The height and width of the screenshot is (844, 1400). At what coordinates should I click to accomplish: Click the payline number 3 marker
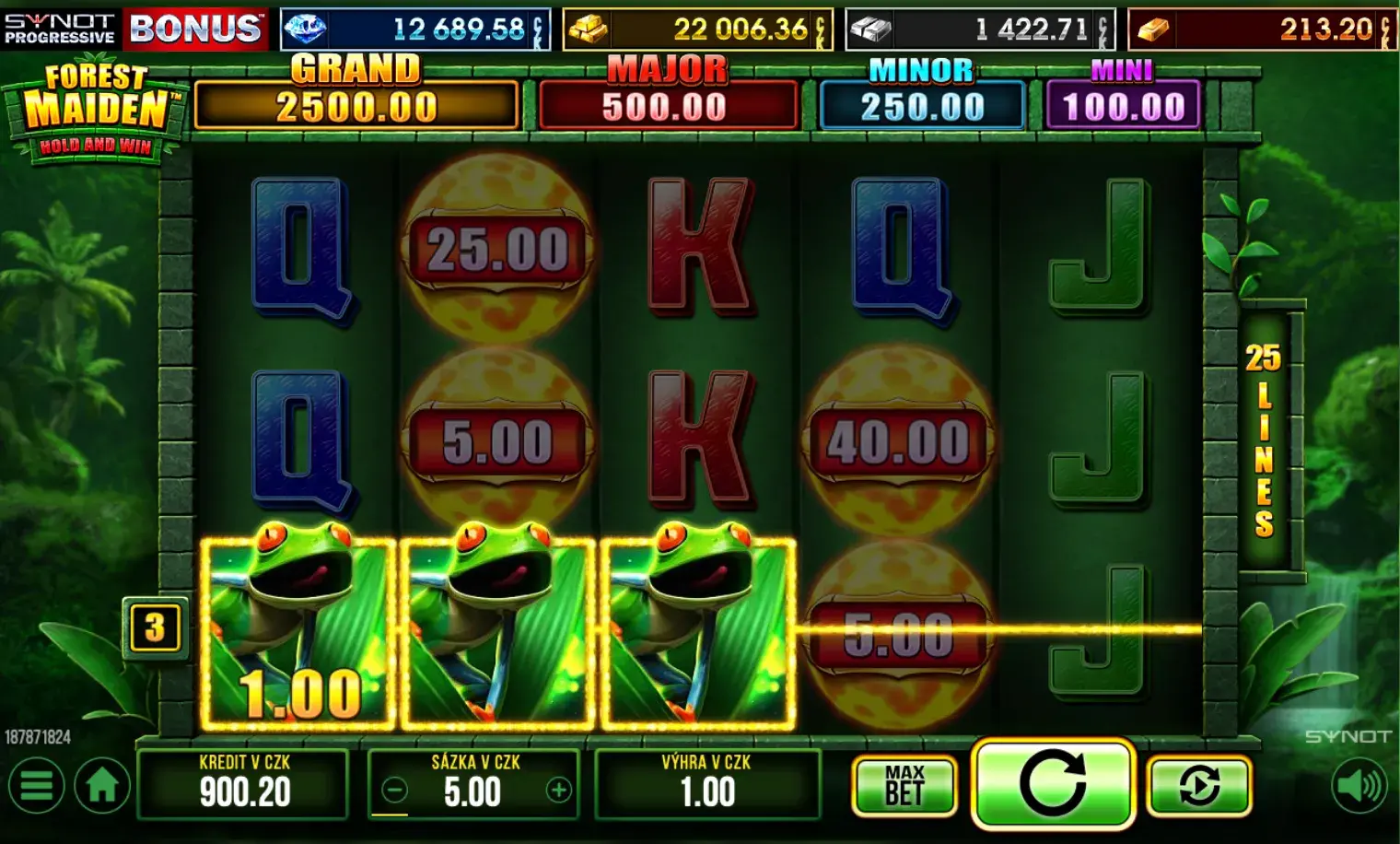click(x=154, y=627)
